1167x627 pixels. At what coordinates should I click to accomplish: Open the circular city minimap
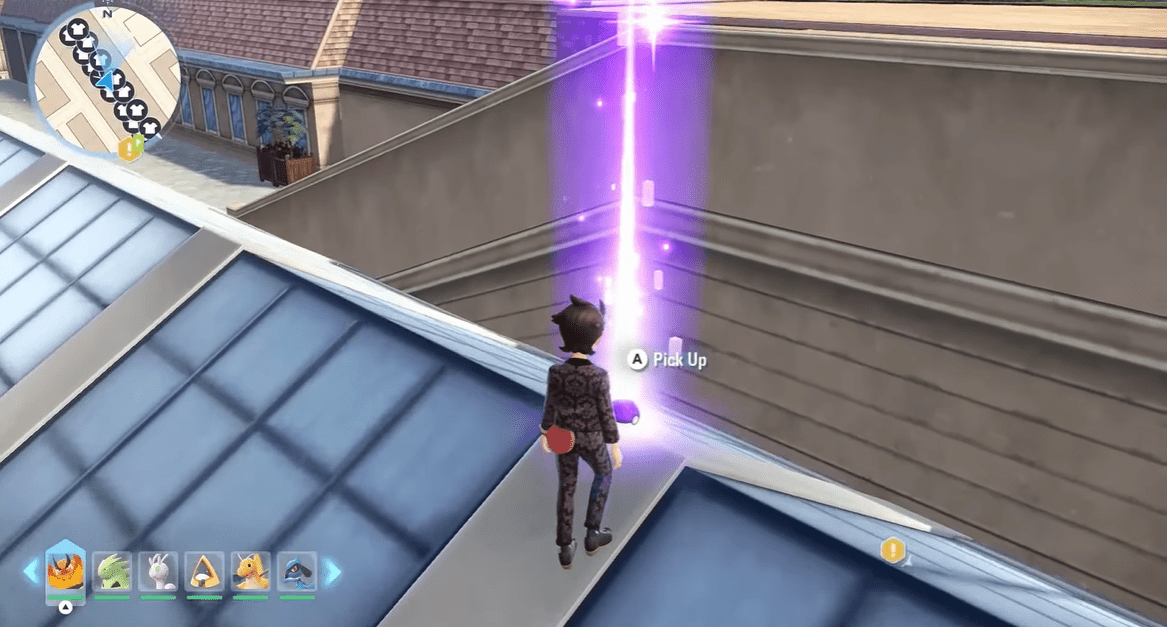point(105,82)
